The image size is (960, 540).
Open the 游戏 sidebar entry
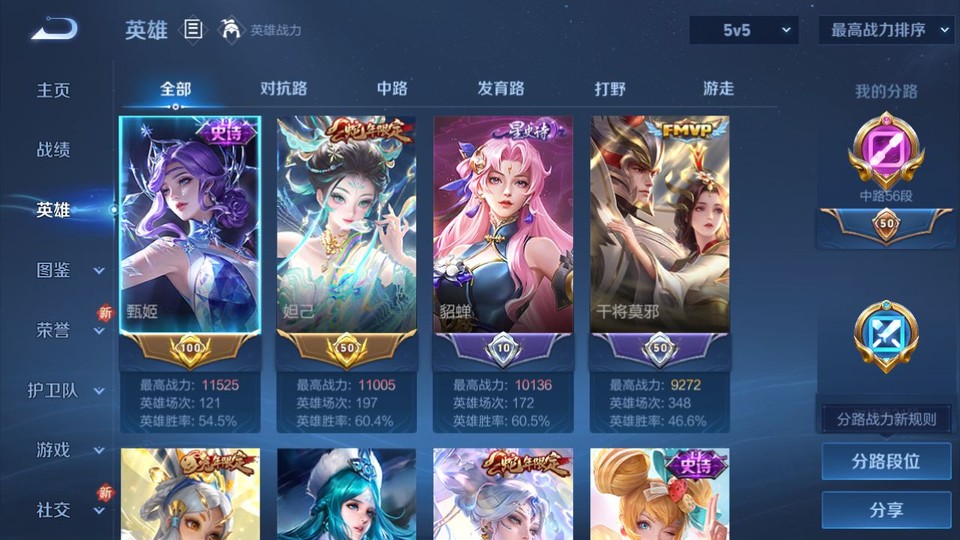54,450
